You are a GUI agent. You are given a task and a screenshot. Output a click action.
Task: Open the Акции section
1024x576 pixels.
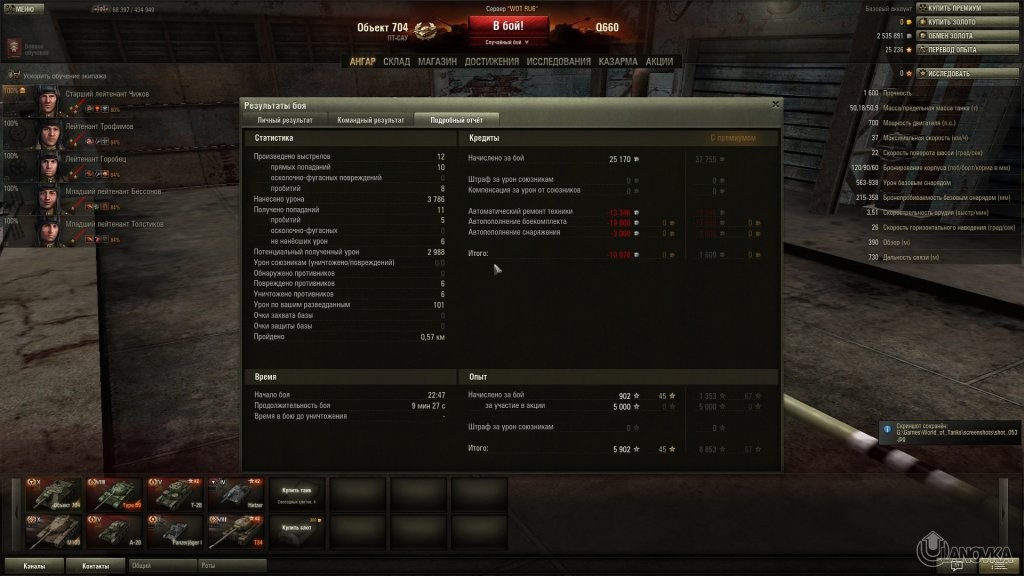pos(659,61)
